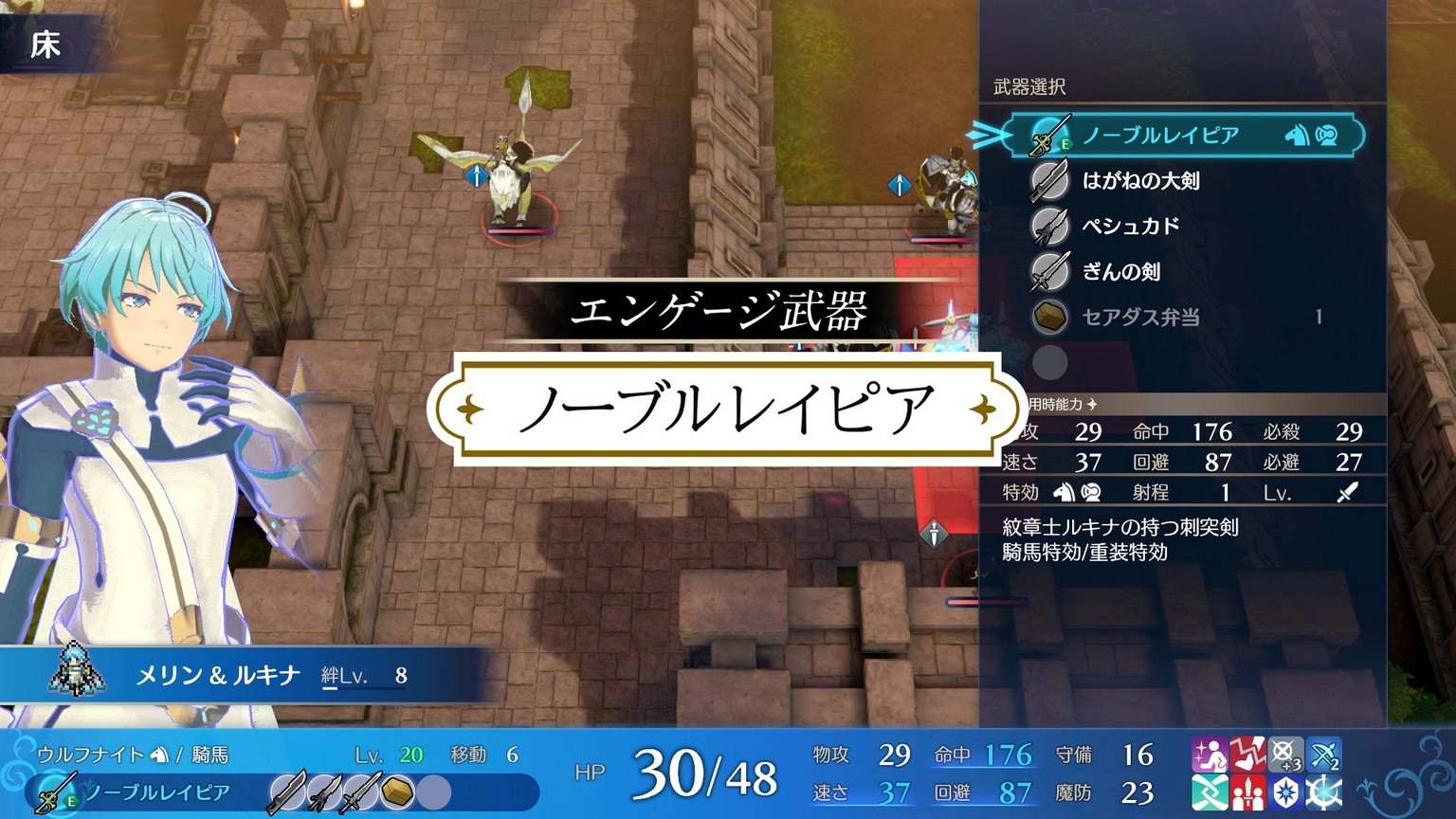Click the blue bow x2 skill icon
The height and width of the screenshot is (819, 1456).
[x=1322, y=754]
